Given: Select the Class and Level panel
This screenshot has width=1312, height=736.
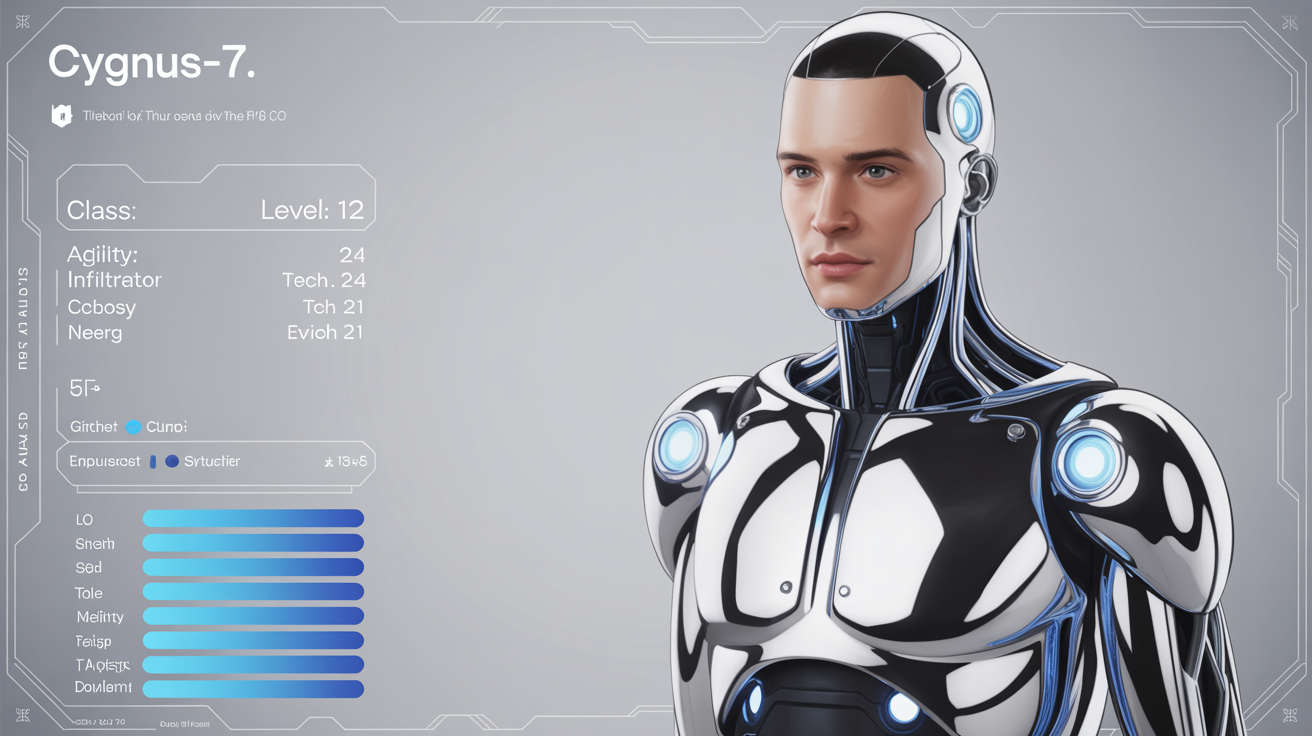Looking at the screenshot, I should click(x=215, y=207).
